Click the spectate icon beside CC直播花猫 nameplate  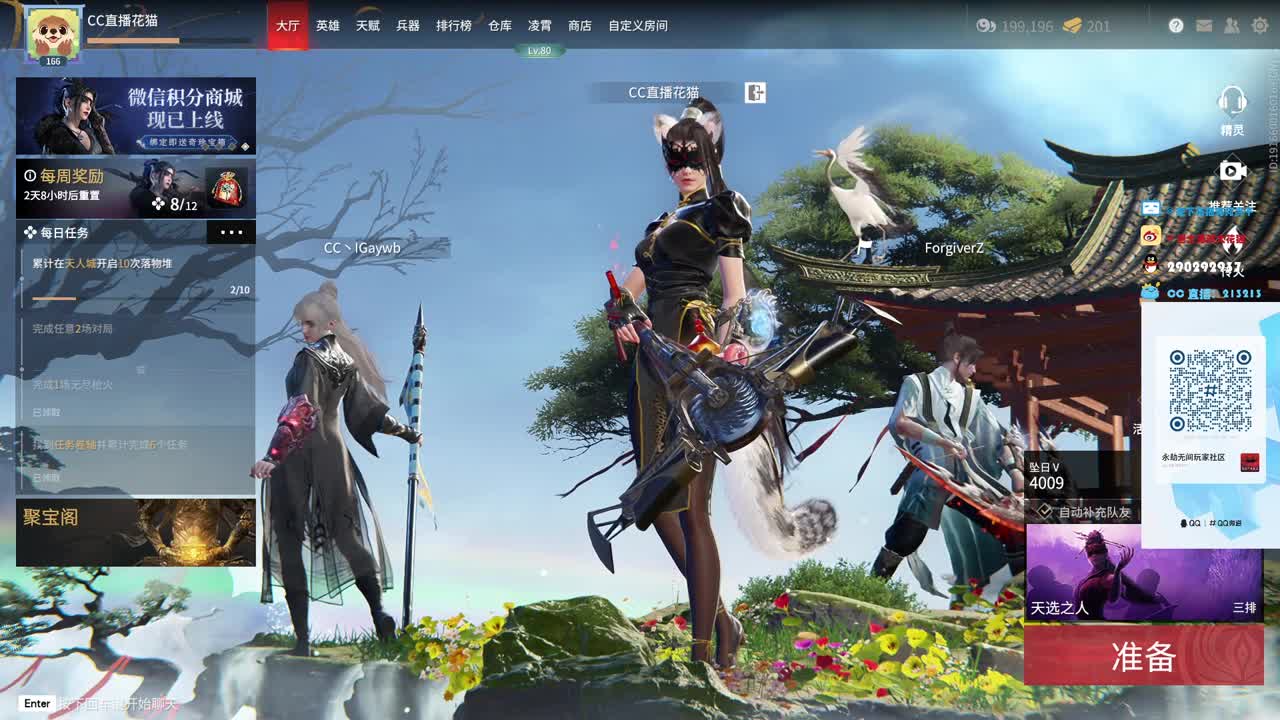756,92
